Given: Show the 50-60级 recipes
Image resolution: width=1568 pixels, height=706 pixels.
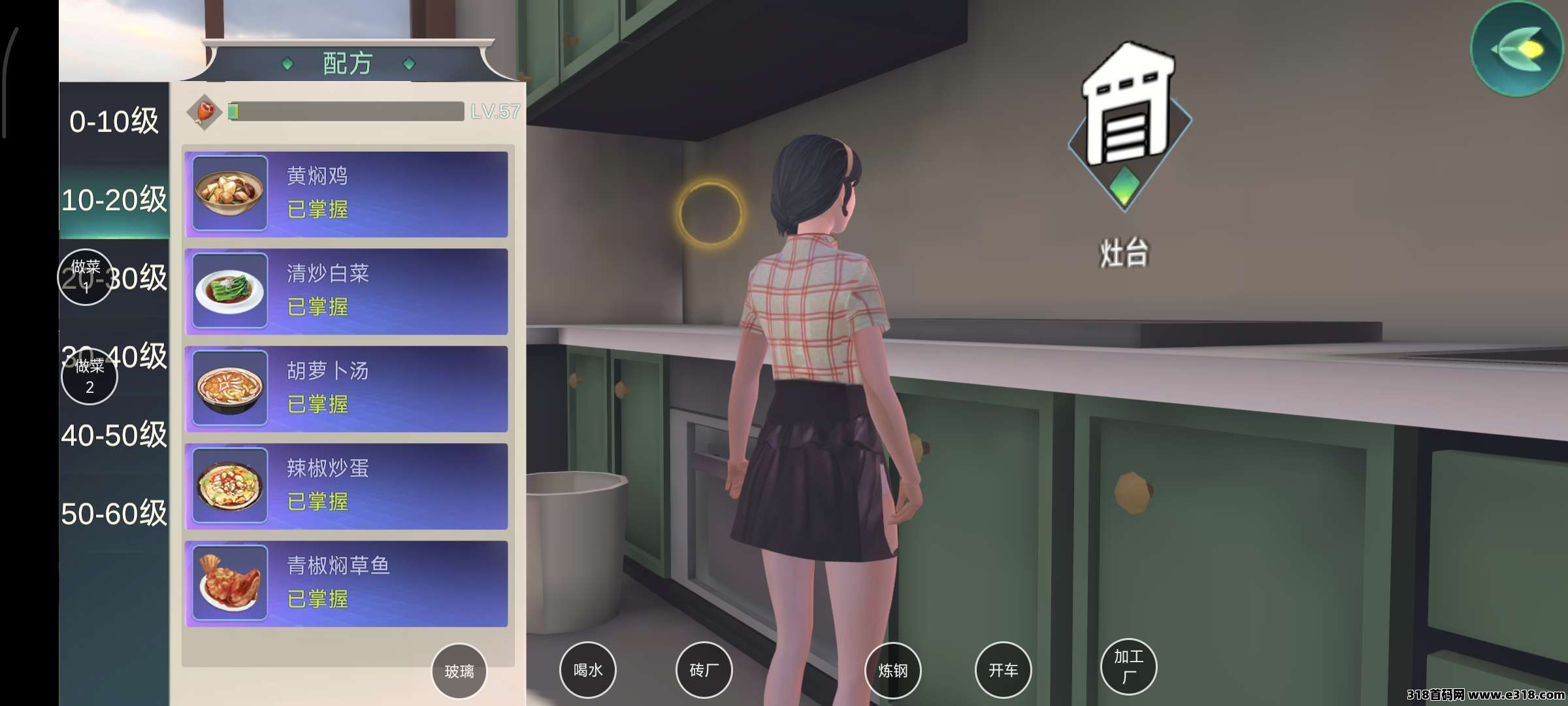Looking at the screenshot, I should [114, 514].
